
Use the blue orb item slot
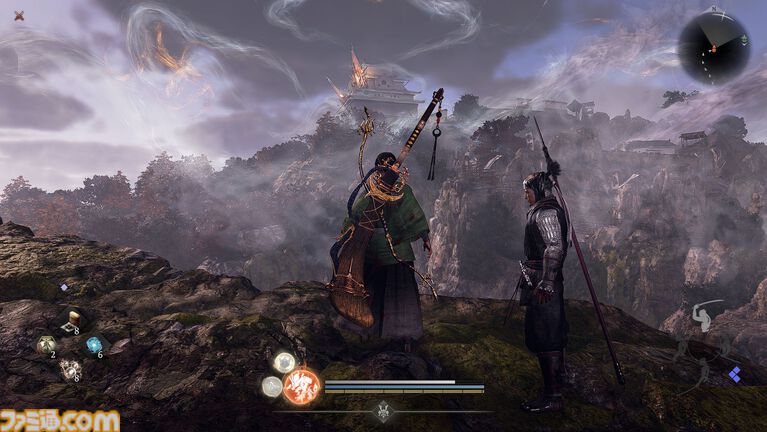(95, 345)
